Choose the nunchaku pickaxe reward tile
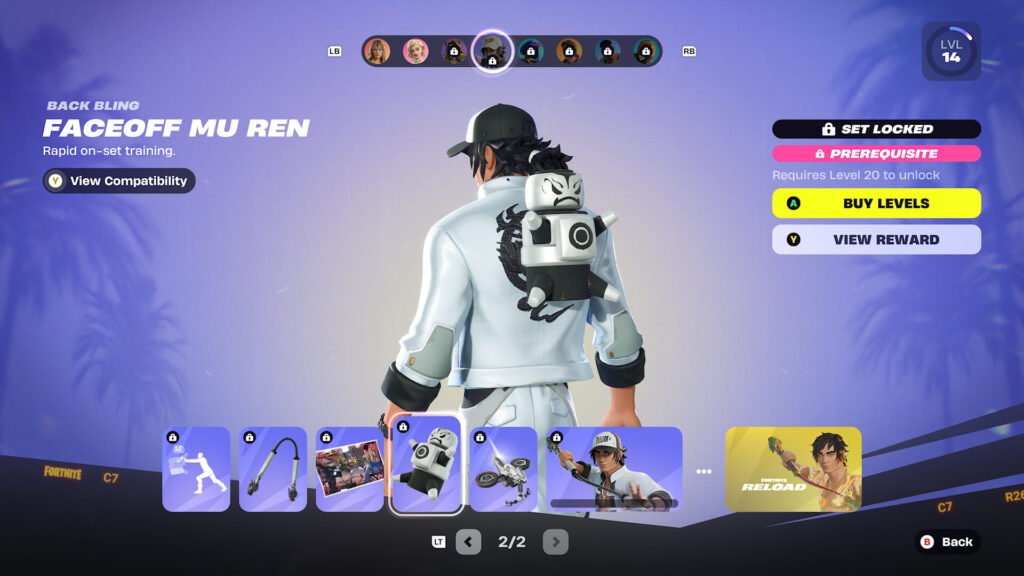Viewport: 1024px width, 576px height. [273, 469]
